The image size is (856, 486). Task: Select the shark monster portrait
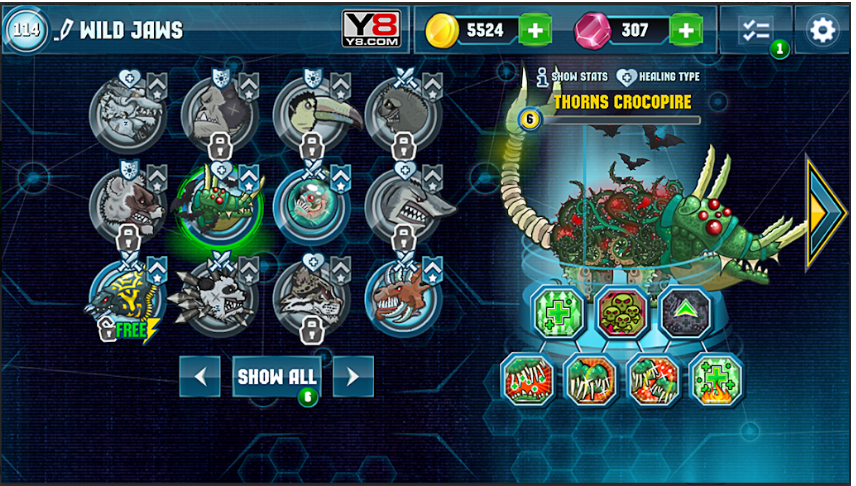403,205
